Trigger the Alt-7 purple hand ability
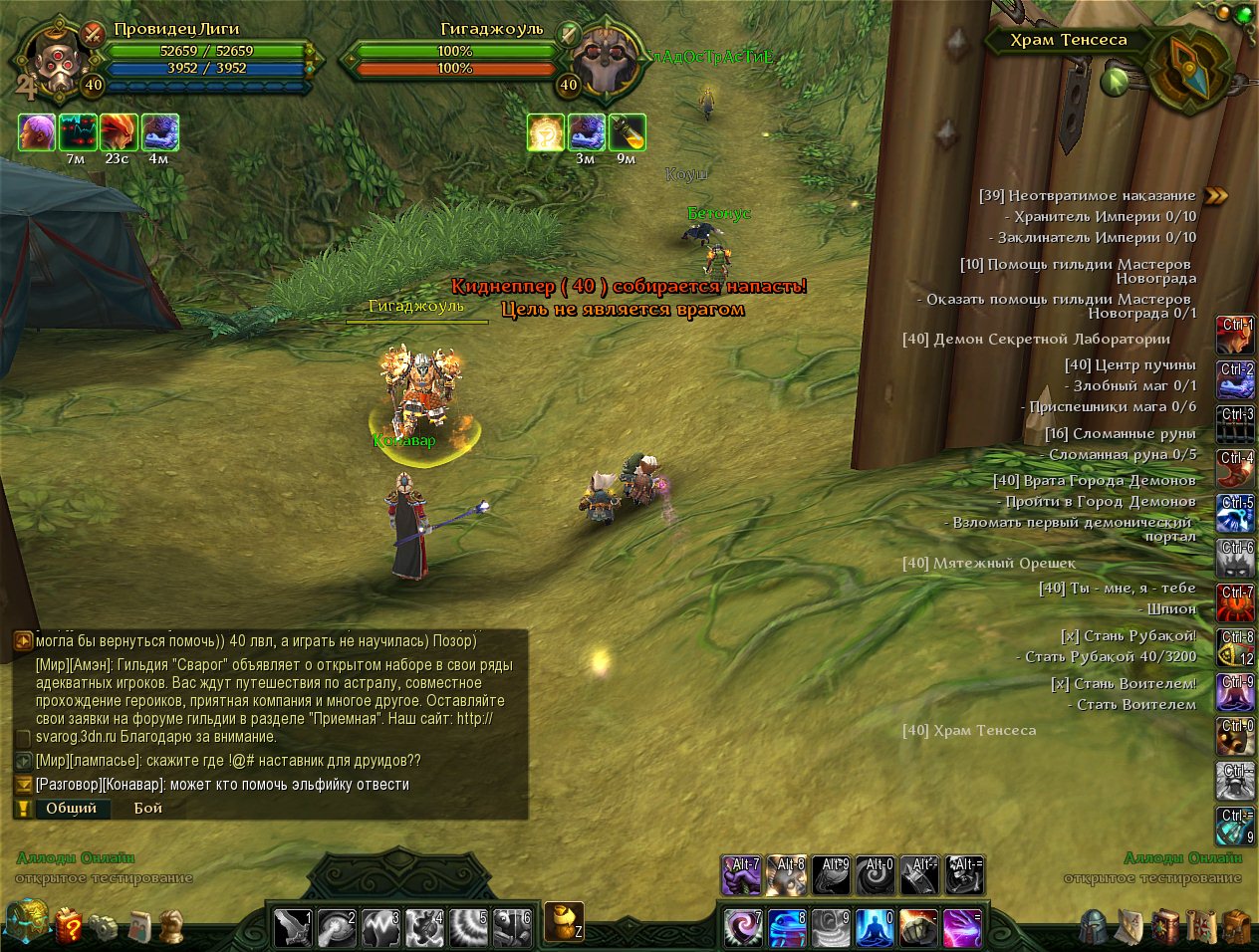This screenshot has height=952, width=1259. (741, 875)
